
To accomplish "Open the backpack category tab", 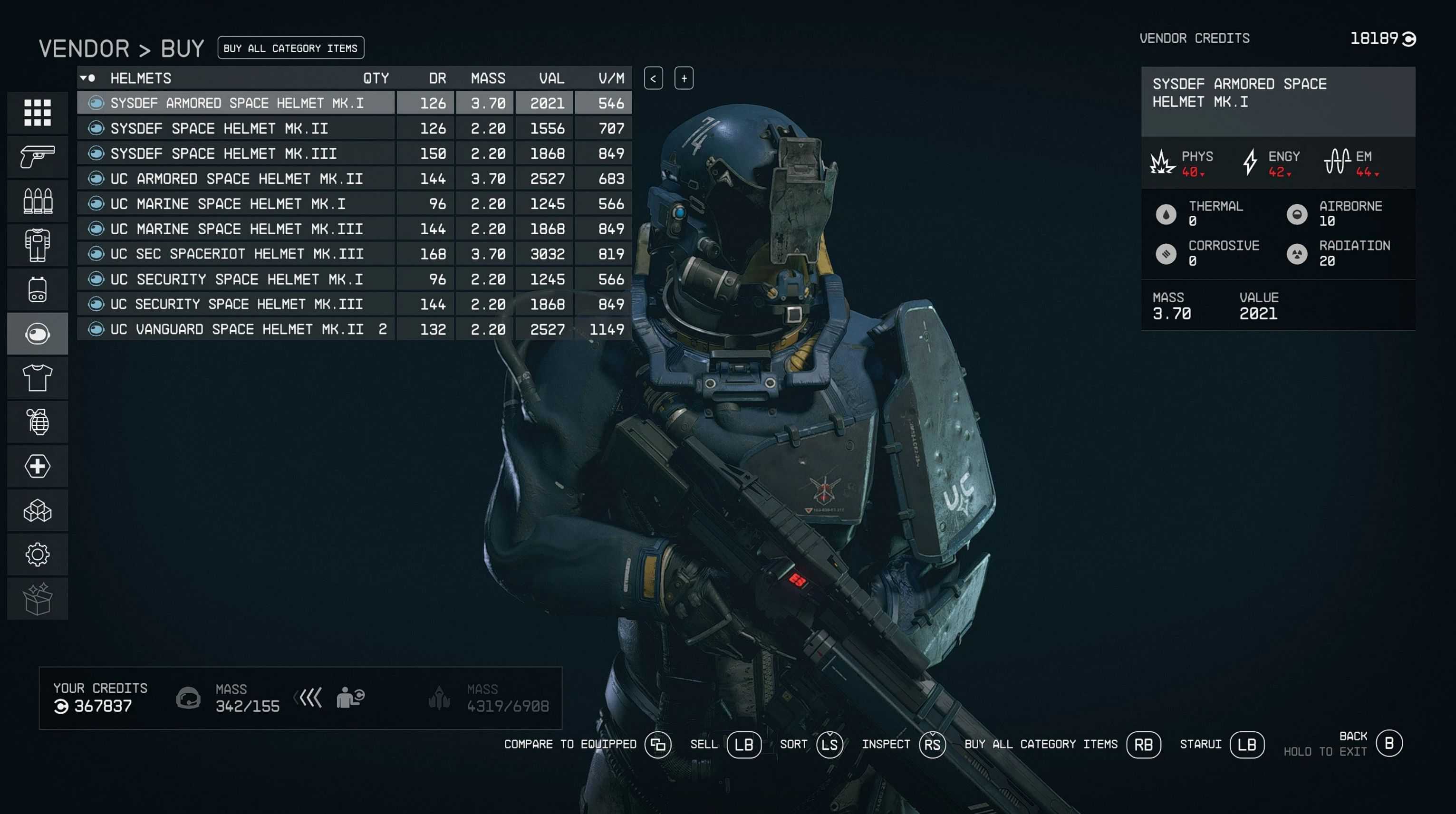I will coord(37,289).
